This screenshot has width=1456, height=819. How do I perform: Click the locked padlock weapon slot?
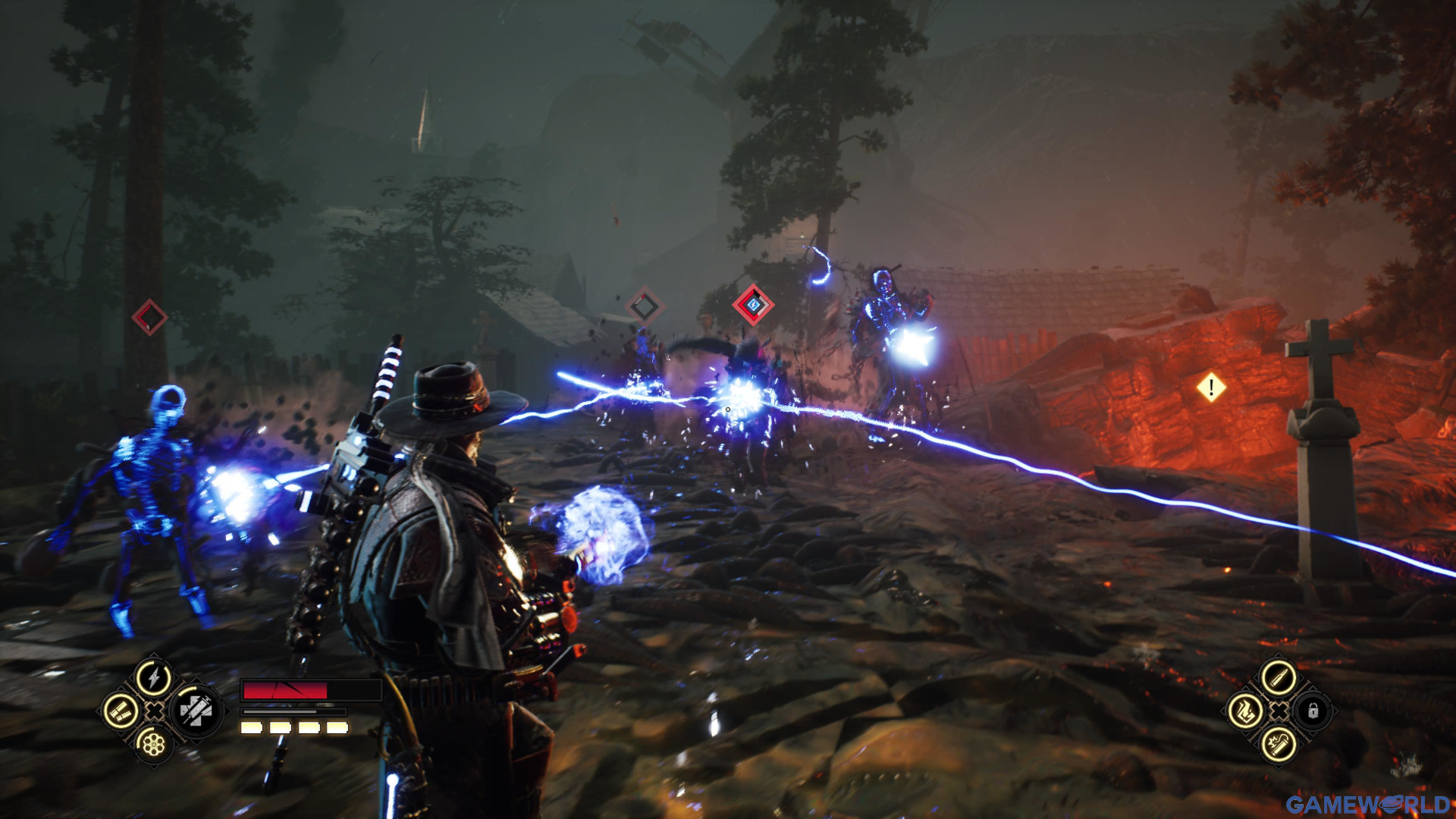(x=1313, y=711)
